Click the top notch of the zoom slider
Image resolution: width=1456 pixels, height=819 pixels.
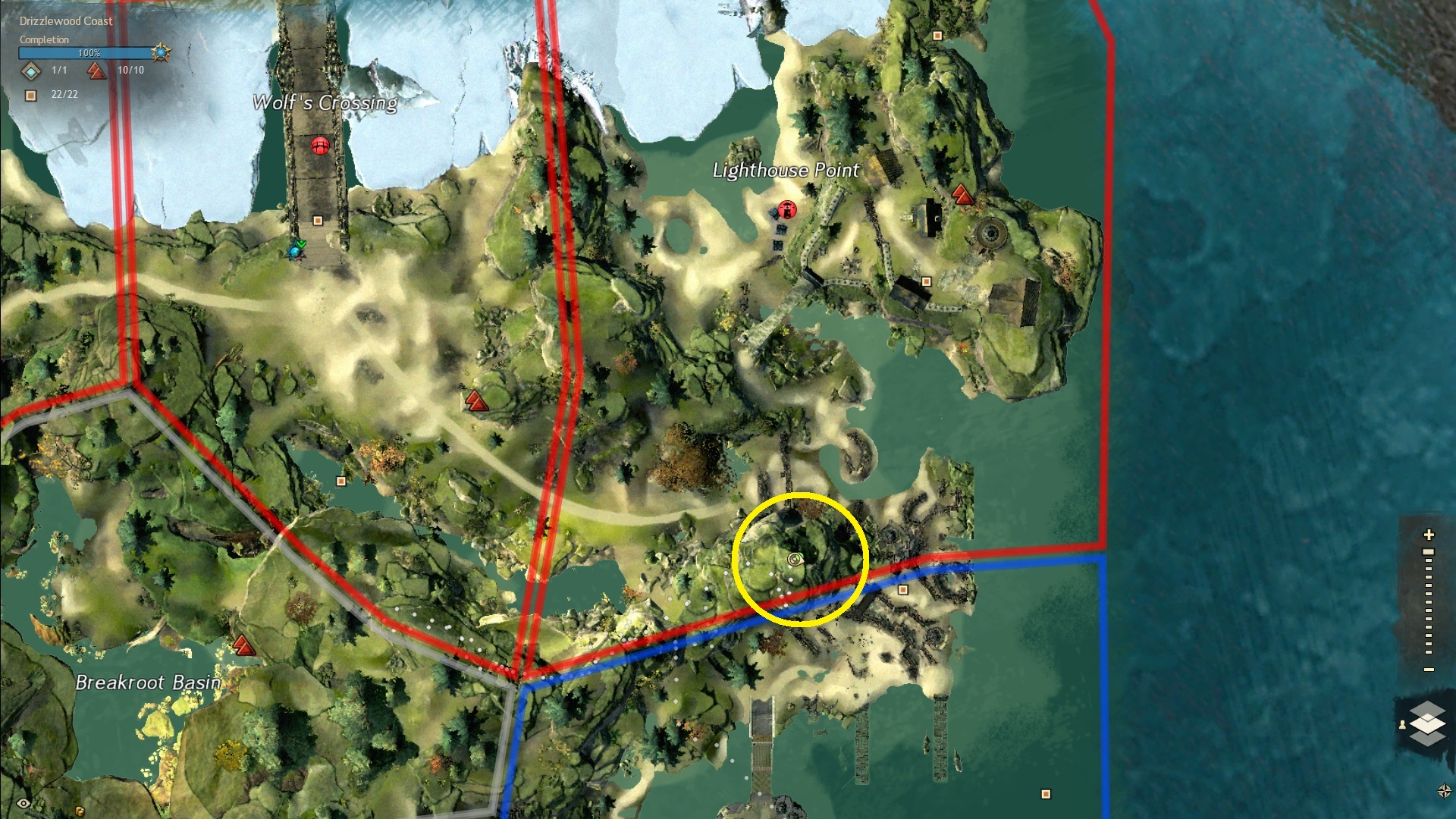click(1429, 552)
